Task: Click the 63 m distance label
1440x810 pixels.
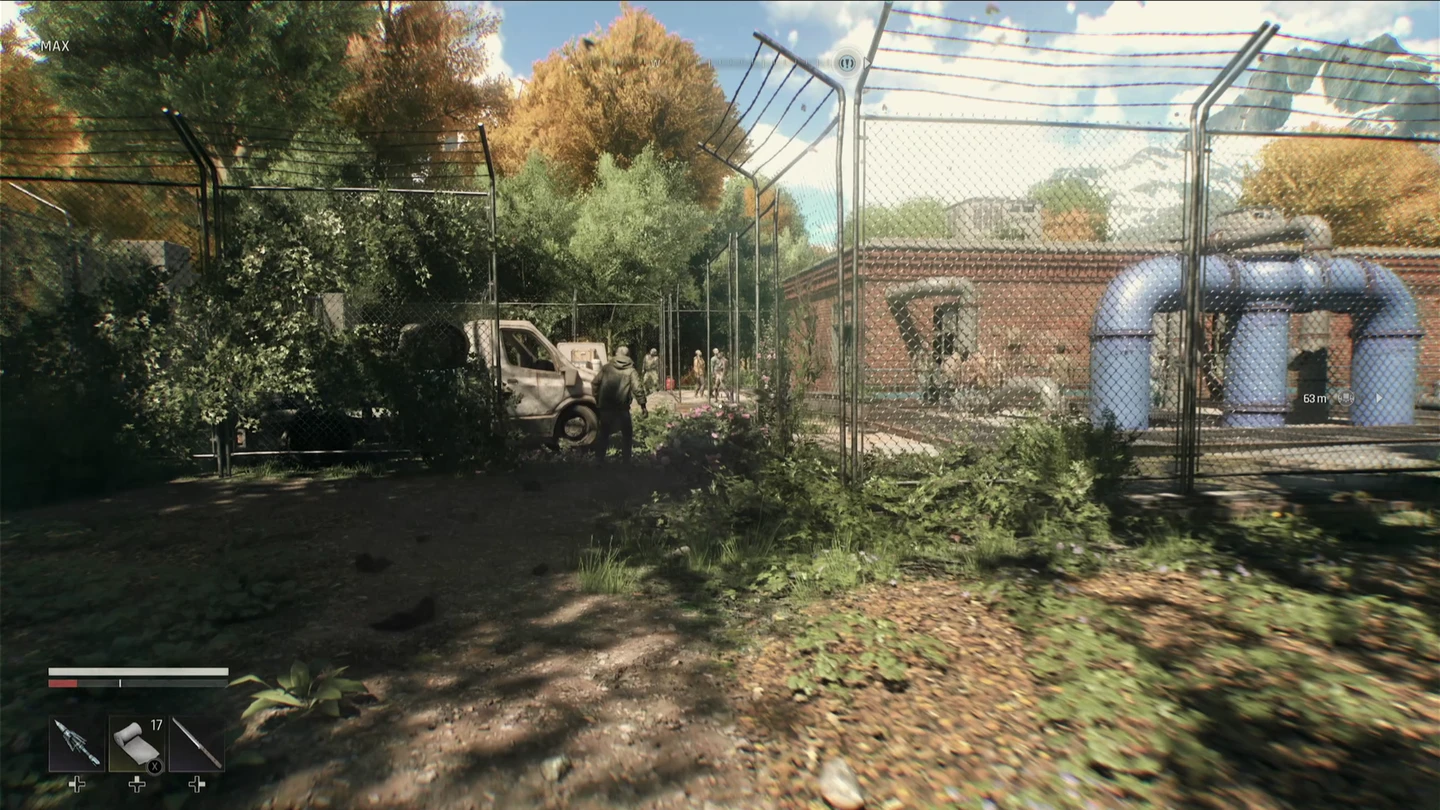Action: tap(1316, 398)
